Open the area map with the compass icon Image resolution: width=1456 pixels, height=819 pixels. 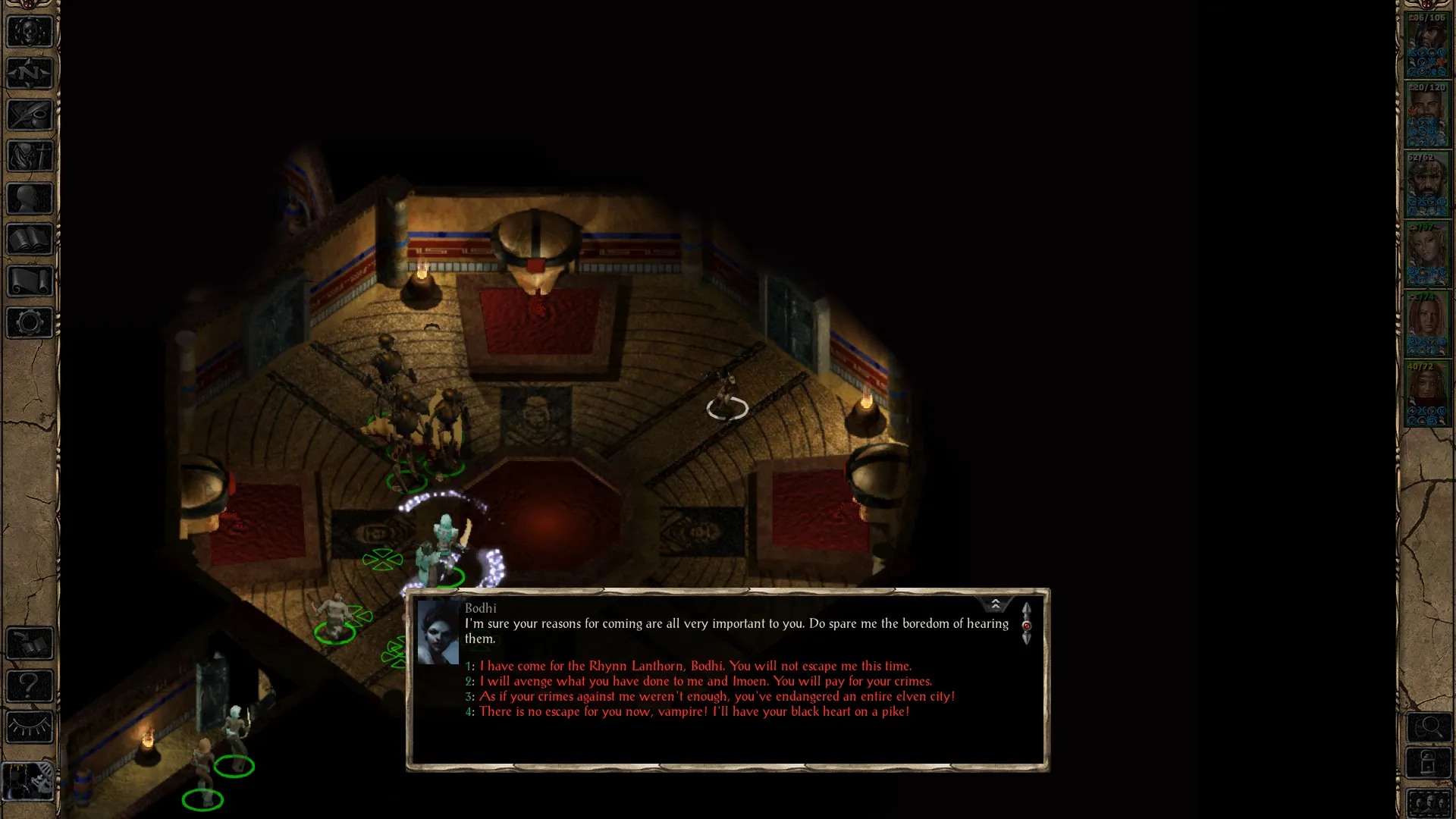pyautogui.click(x=30, y=74)
